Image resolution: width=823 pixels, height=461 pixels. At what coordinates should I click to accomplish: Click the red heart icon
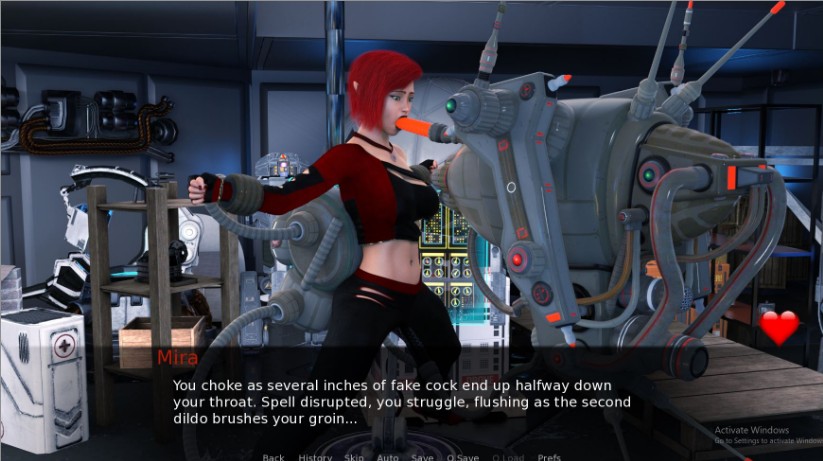[779, 328]
